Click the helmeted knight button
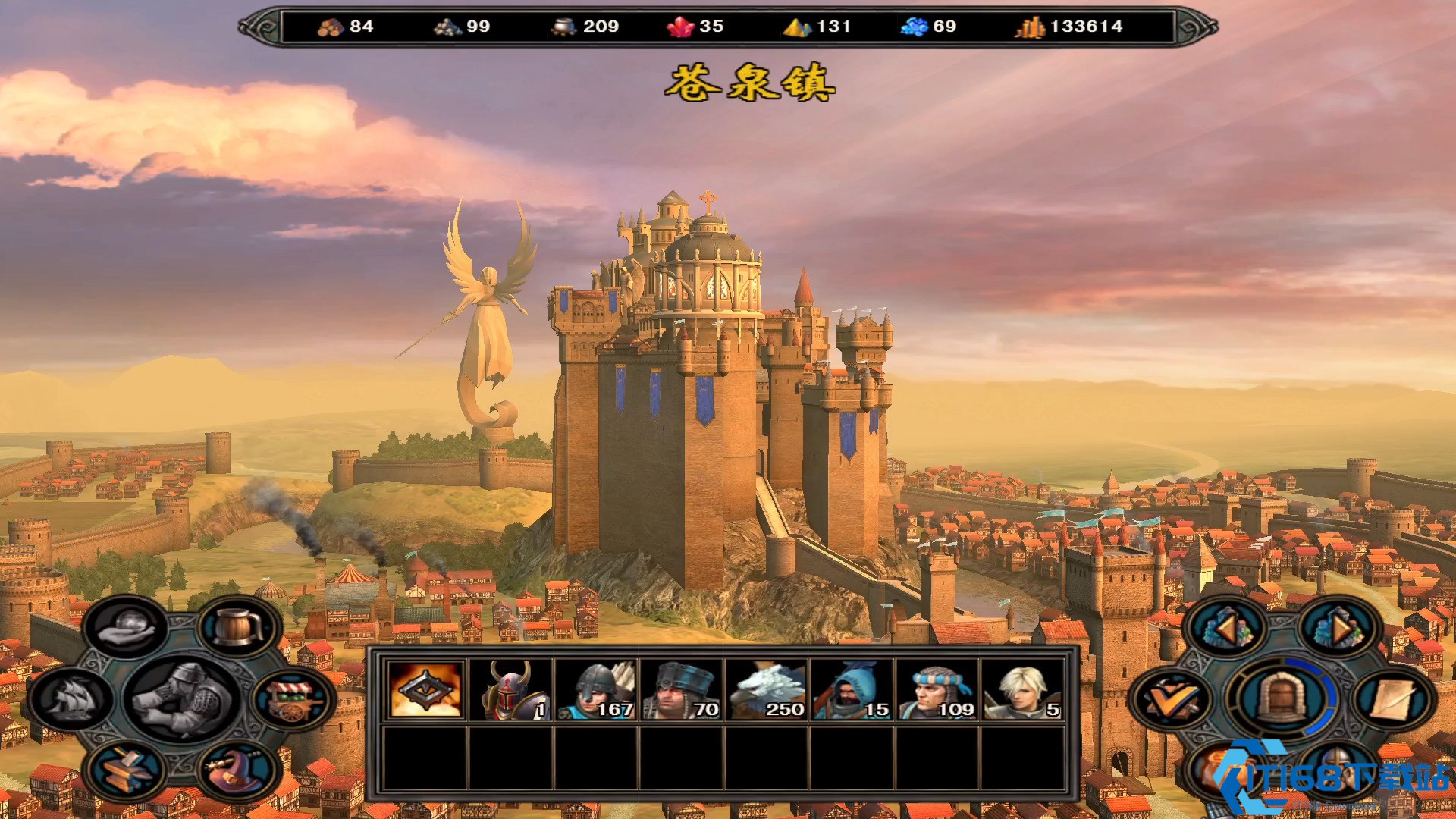This screenshot has height=819, width=1456. click(x=1337, y=767)
